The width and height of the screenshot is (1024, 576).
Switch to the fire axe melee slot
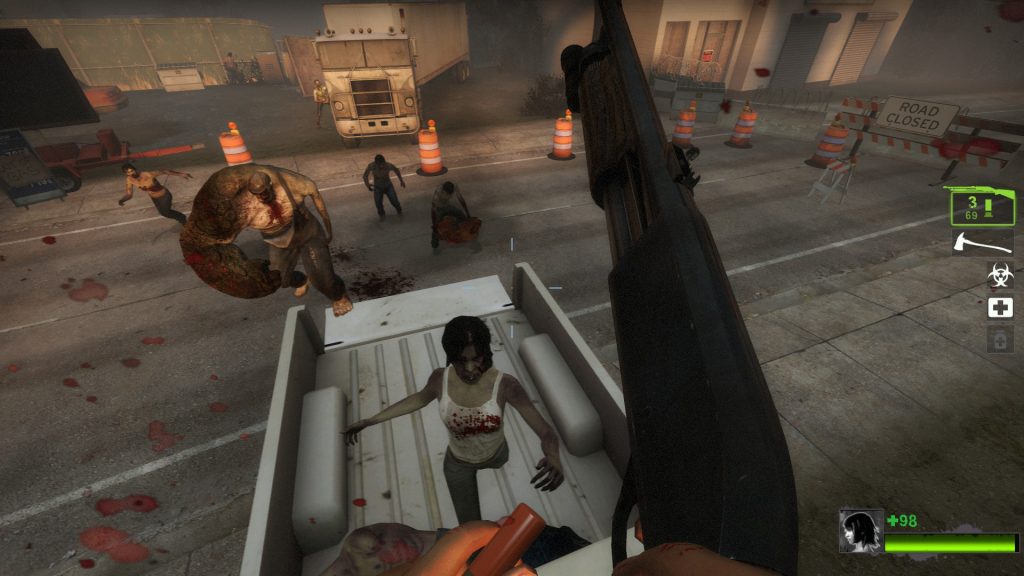click(981, 243)
